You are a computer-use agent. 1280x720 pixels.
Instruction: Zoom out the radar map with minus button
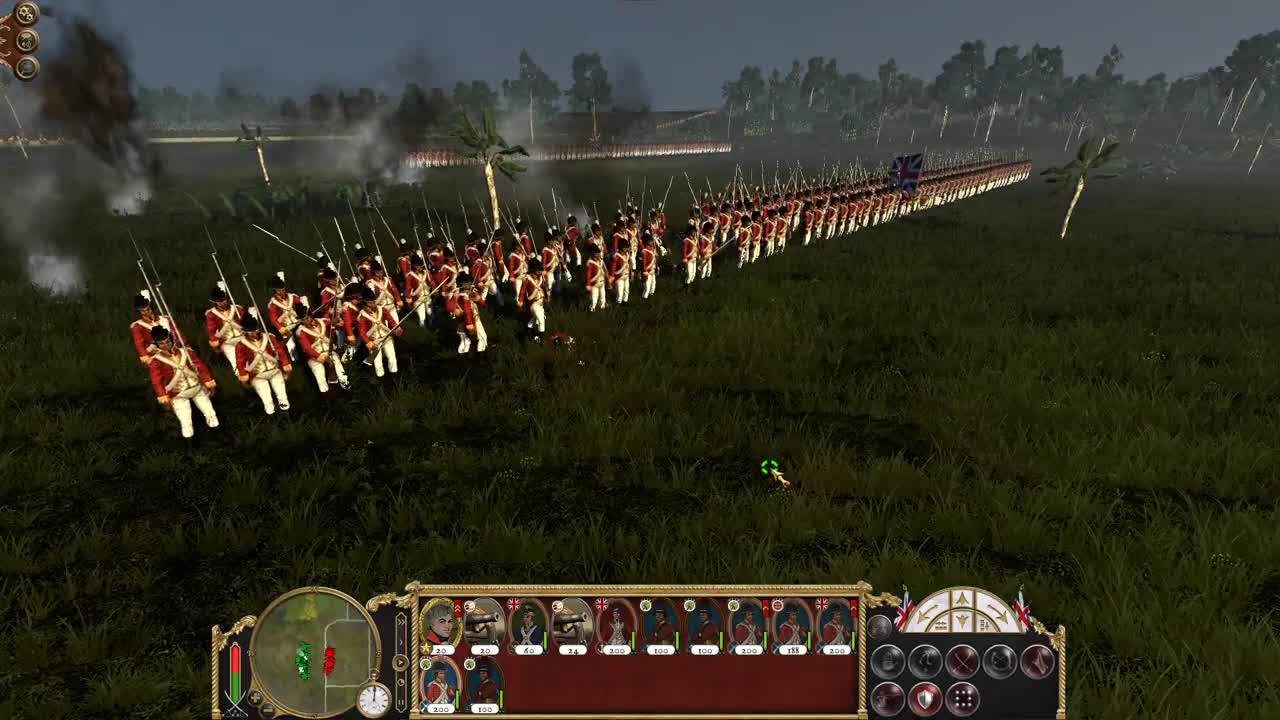pyautogui.click(x=267, y=708)
